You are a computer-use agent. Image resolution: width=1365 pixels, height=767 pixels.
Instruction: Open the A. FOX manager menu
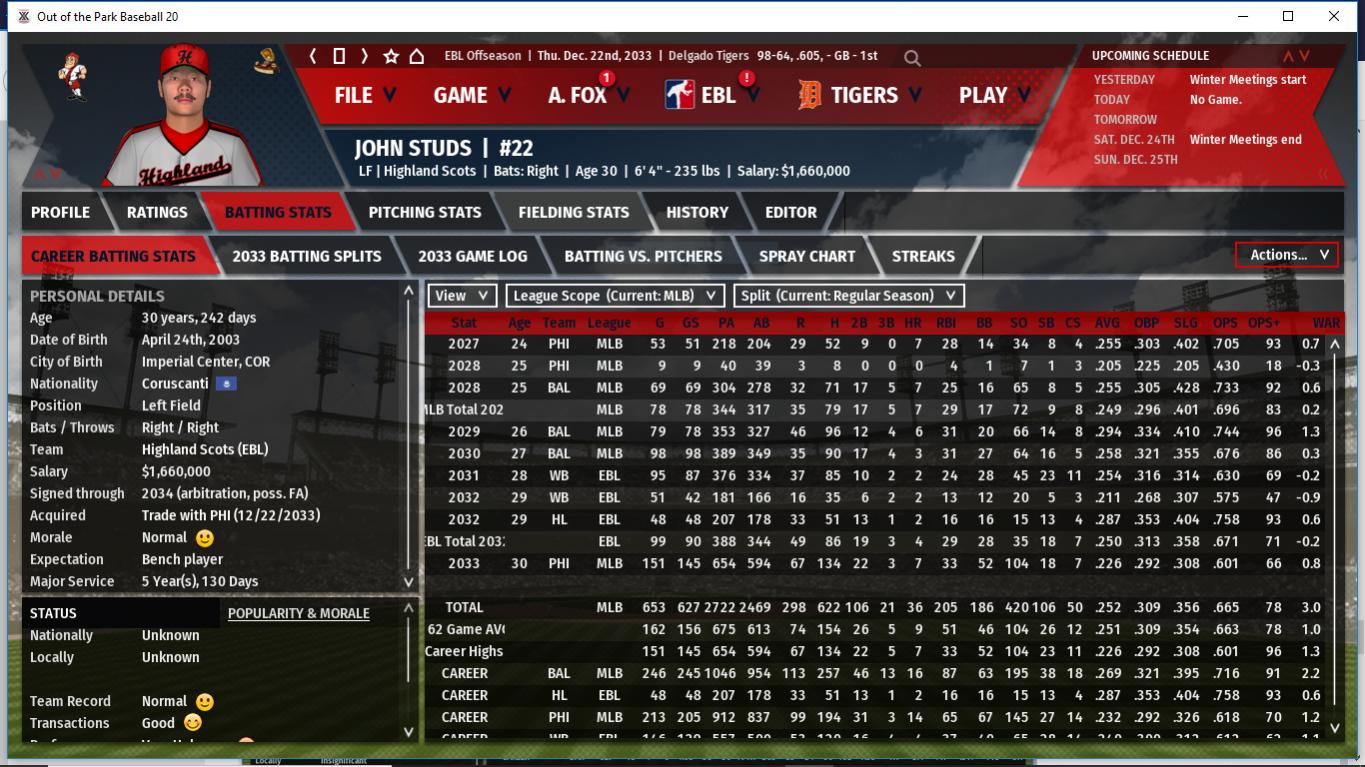click(588, 95)
